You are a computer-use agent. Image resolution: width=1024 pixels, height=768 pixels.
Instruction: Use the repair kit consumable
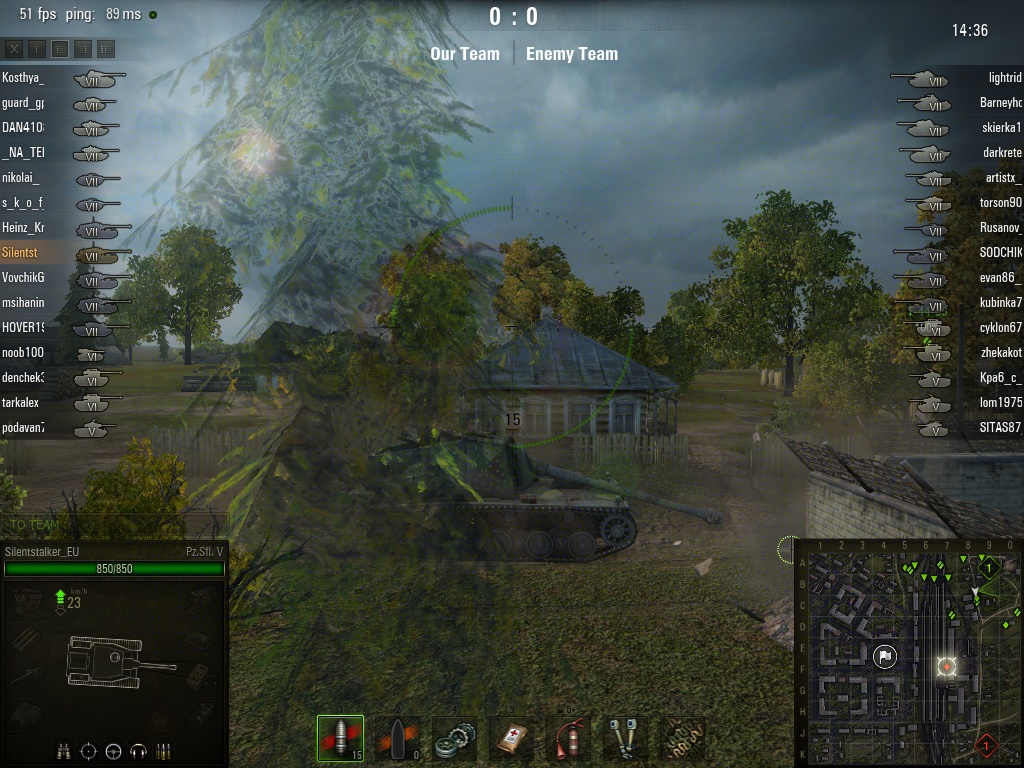coord(455,739)
